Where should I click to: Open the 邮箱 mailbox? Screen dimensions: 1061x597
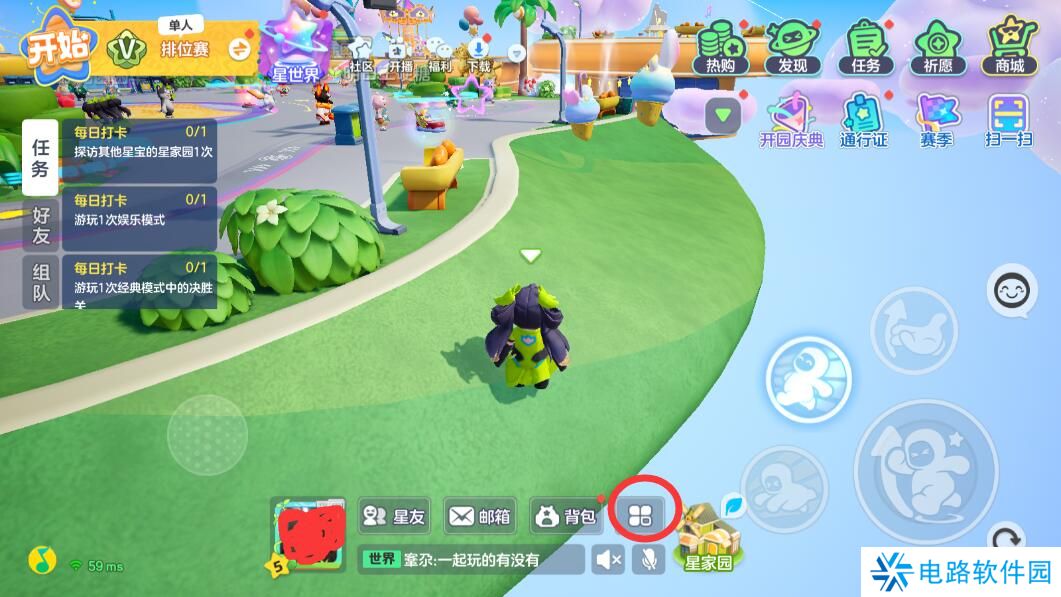pos(480,516)
